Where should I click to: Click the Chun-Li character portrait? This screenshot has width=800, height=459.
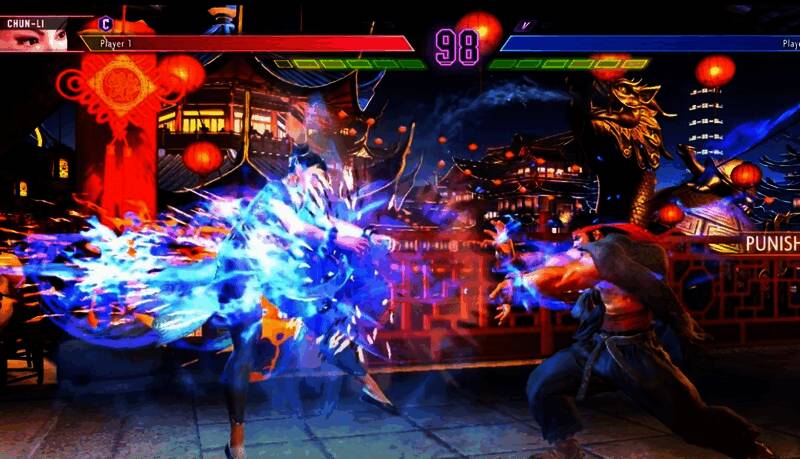click(34, 39)
